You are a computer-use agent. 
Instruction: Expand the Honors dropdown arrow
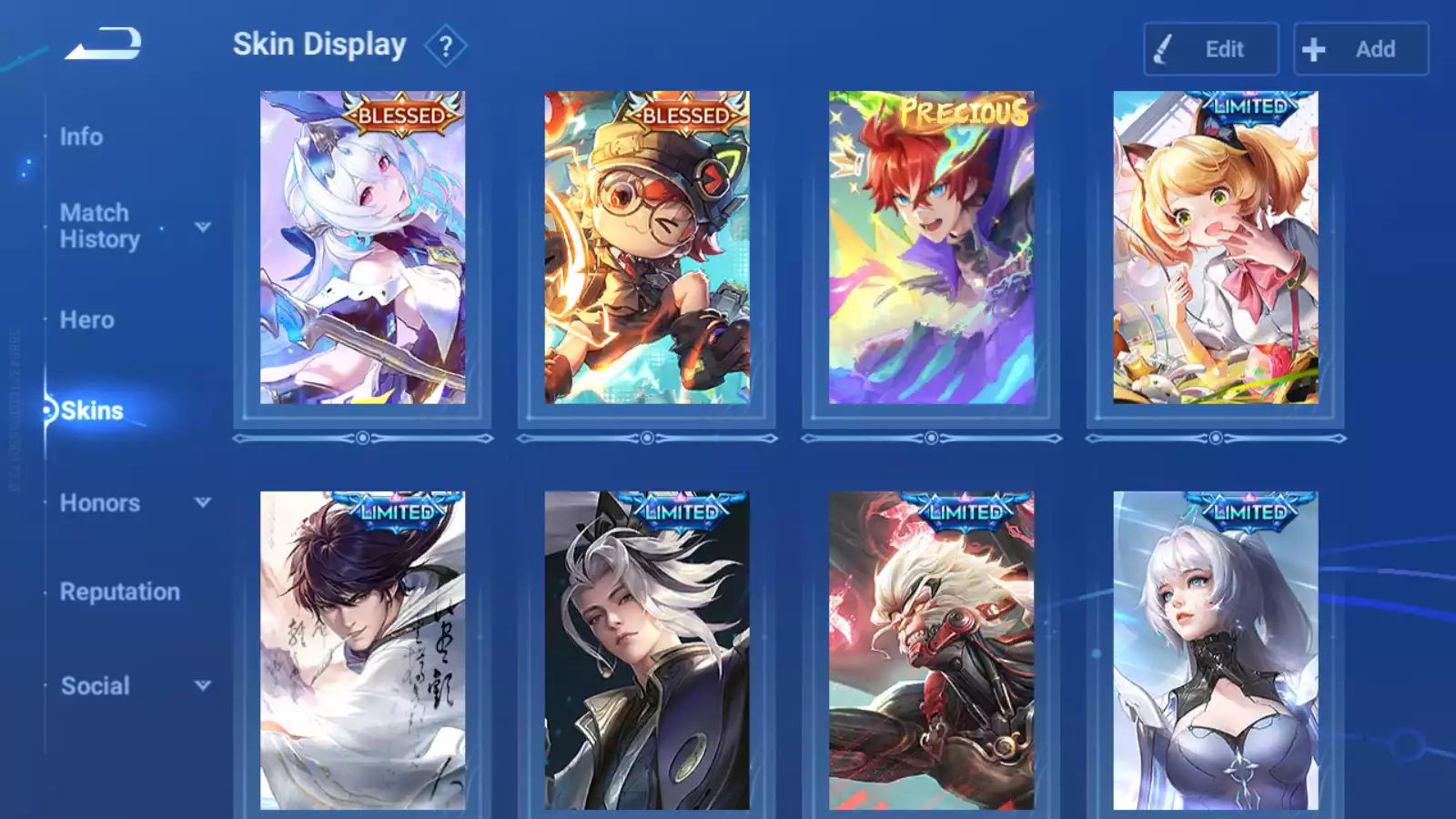tap(203, 502)
